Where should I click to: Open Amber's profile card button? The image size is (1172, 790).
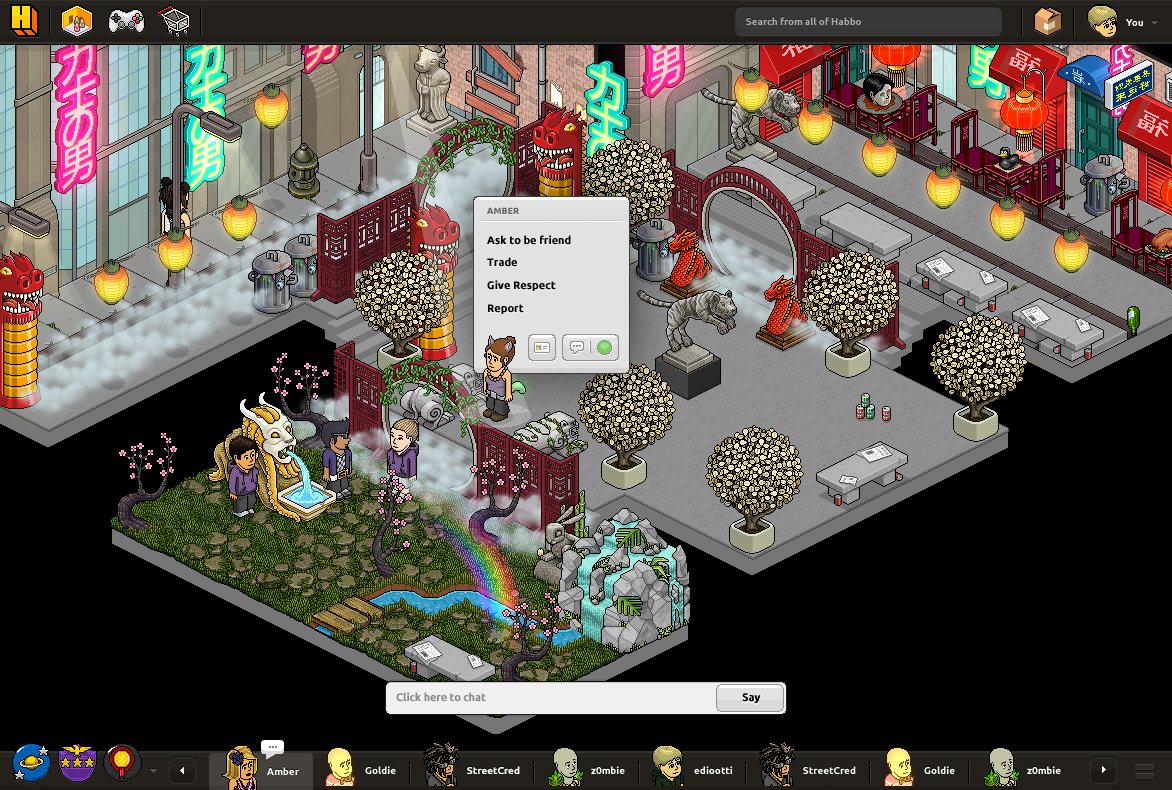click(x=542, y=347)
